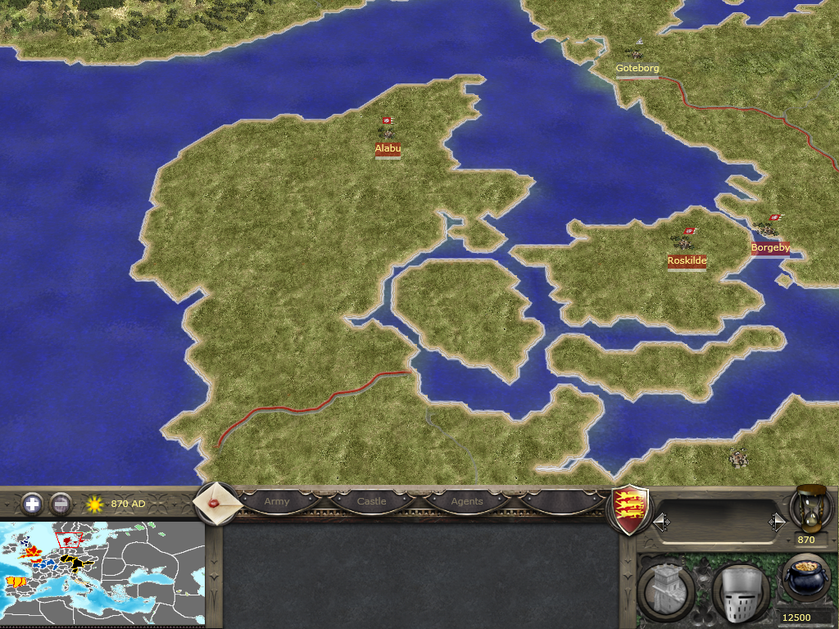Select the Goteborg settlement label
839x629 pixels.
[637, 68]
